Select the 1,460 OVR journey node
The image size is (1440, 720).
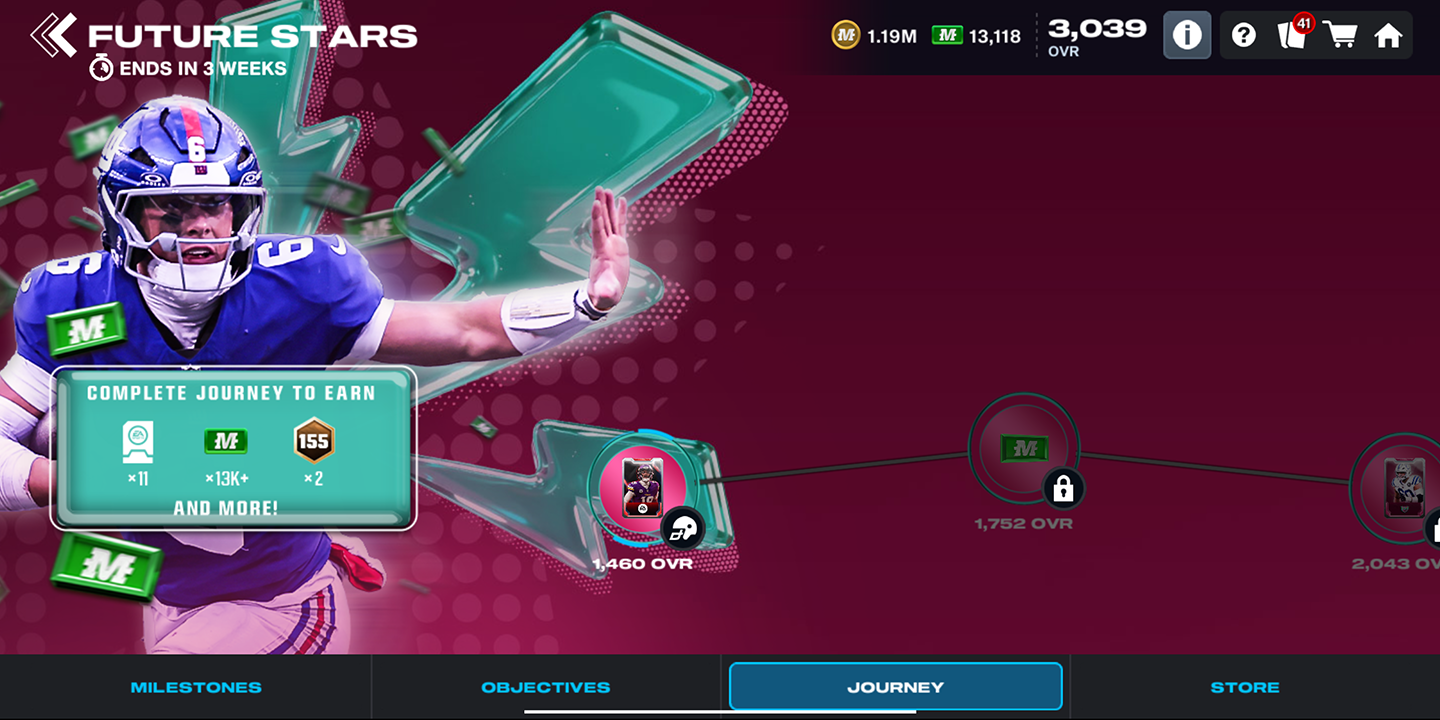click(x=643, y=487)
